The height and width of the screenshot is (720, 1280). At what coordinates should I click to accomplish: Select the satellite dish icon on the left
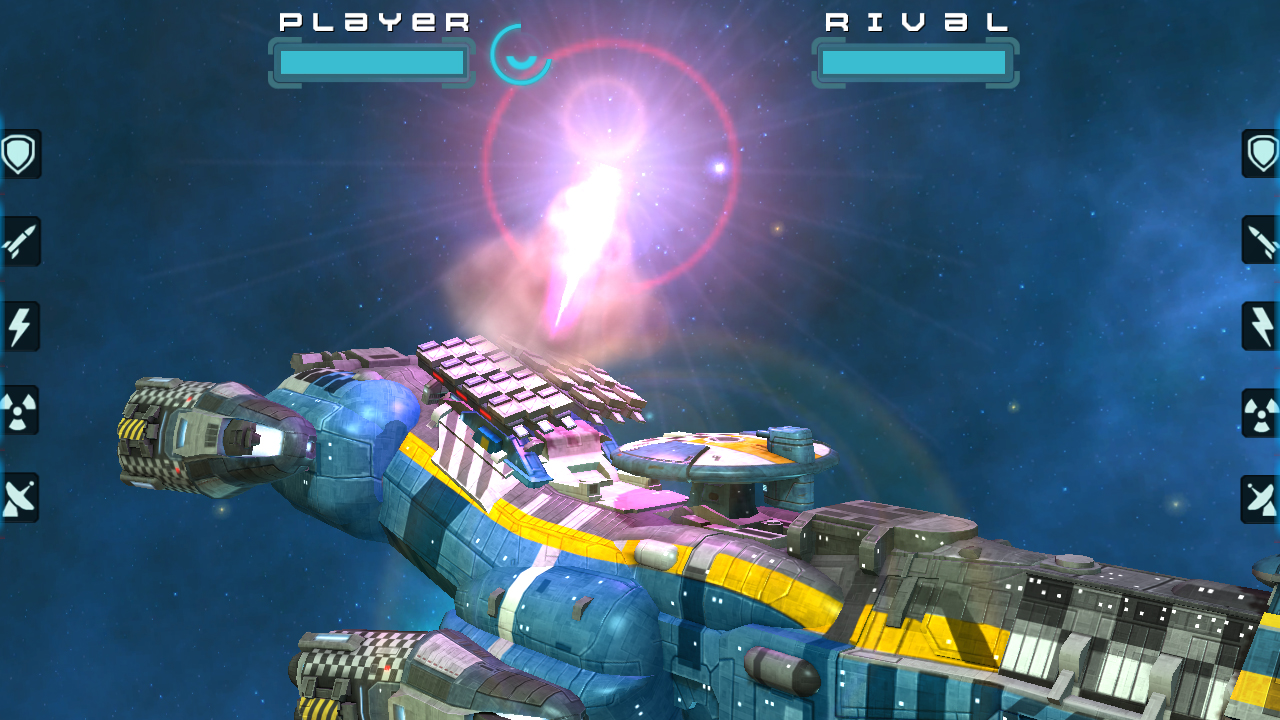point(20,497)
